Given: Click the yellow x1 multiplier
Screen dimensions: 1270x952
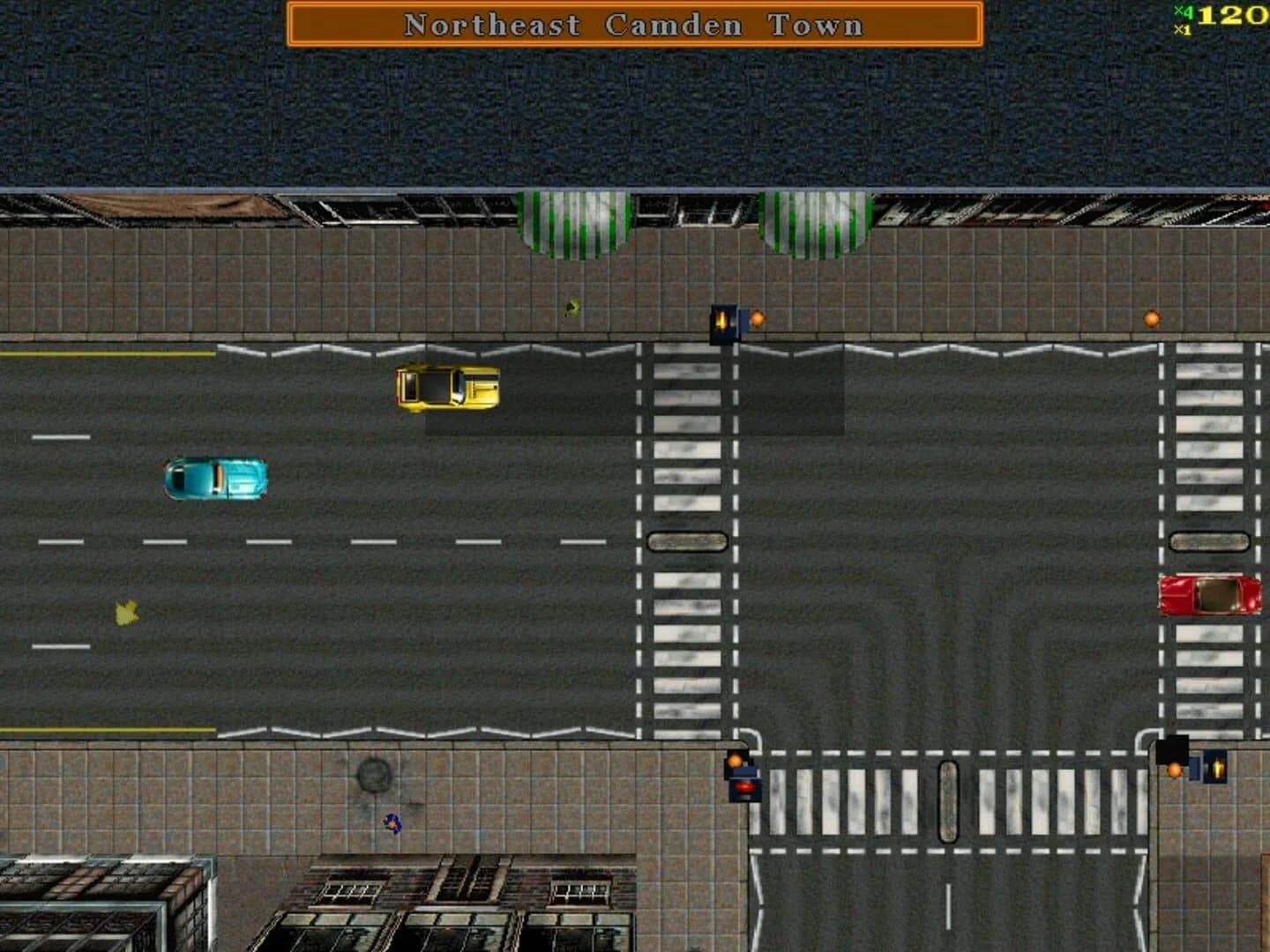Looking at the screenshot, I should point(1182,28).
